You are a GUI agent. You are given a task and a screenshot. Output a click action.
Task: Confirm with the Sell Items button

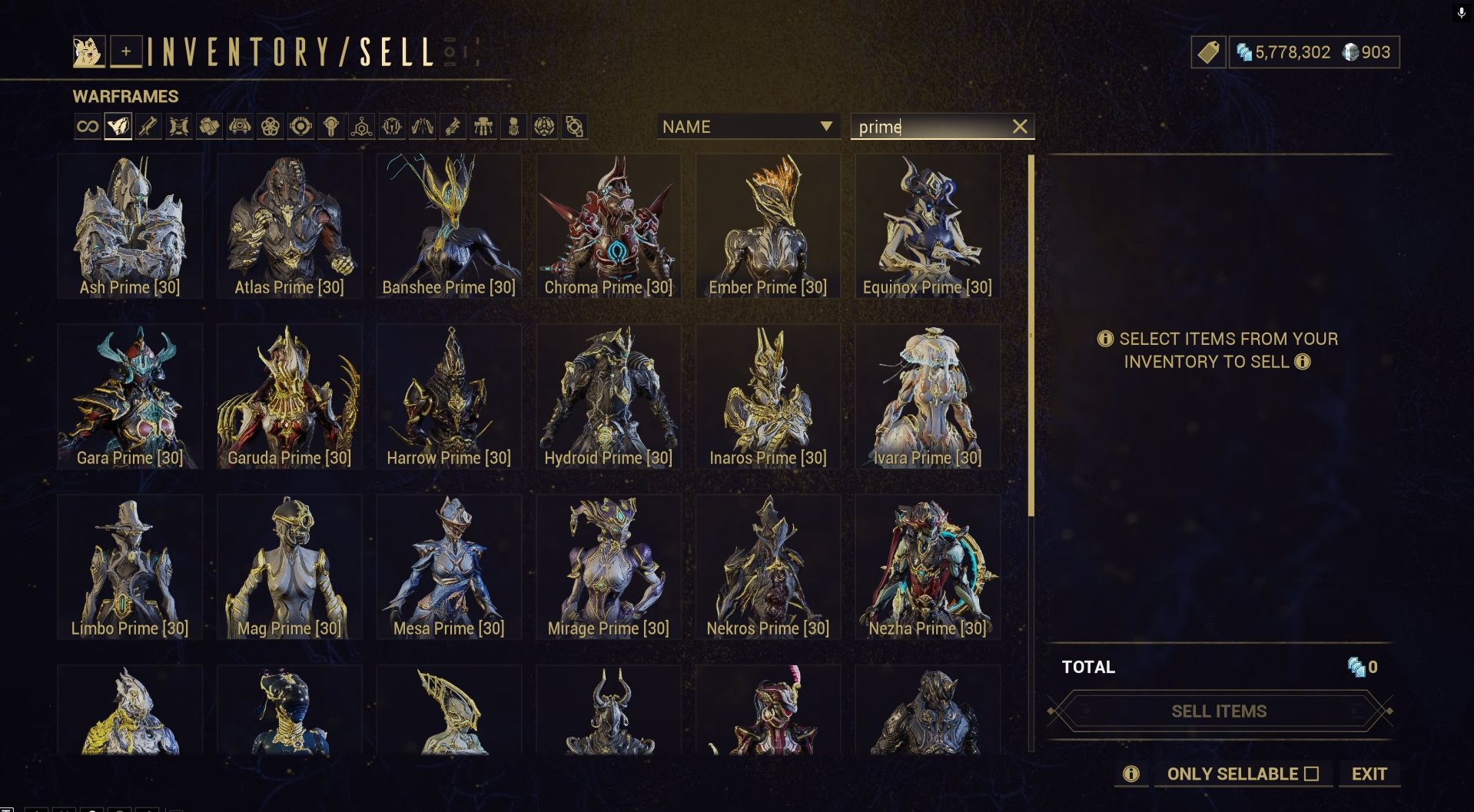click(1219, 711)
